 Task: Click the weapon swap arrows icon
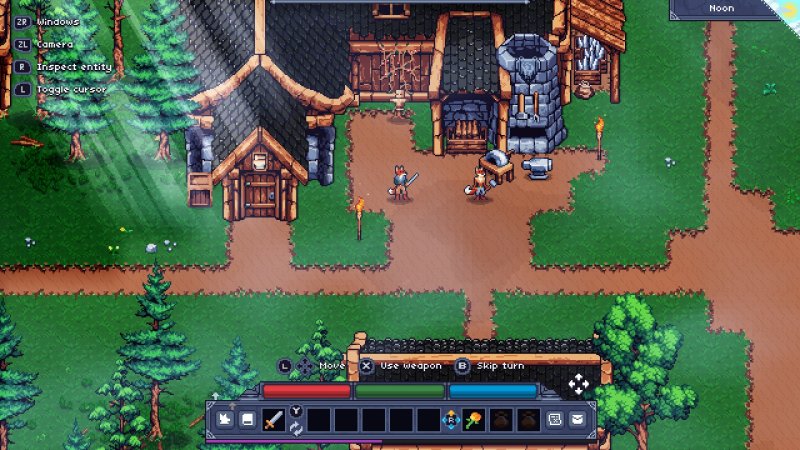(296, 428)
